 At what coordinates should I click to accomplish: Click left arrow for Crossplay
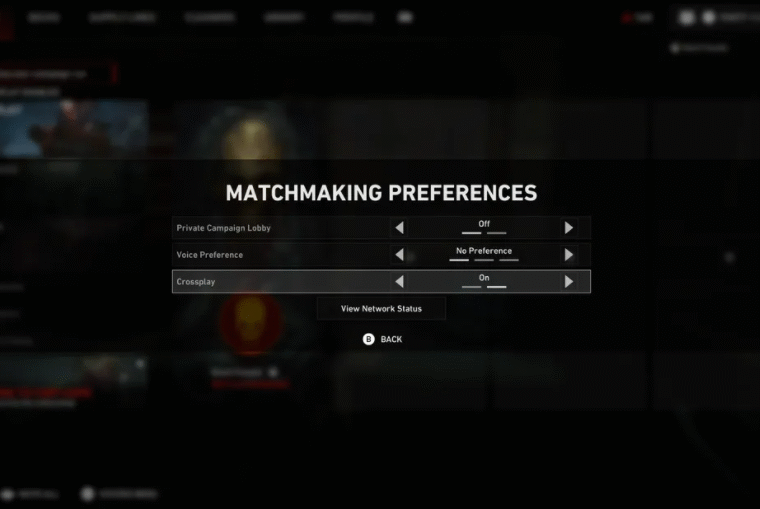point(400,282)
